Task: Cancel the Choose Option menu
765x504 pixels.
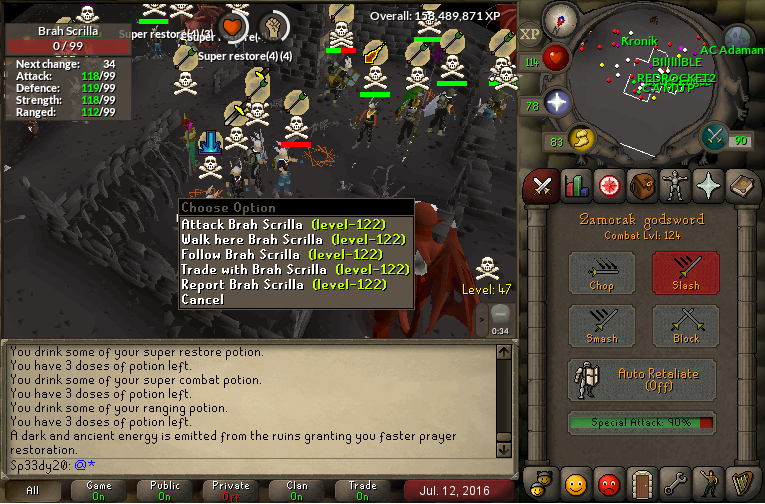Action: 203,300
